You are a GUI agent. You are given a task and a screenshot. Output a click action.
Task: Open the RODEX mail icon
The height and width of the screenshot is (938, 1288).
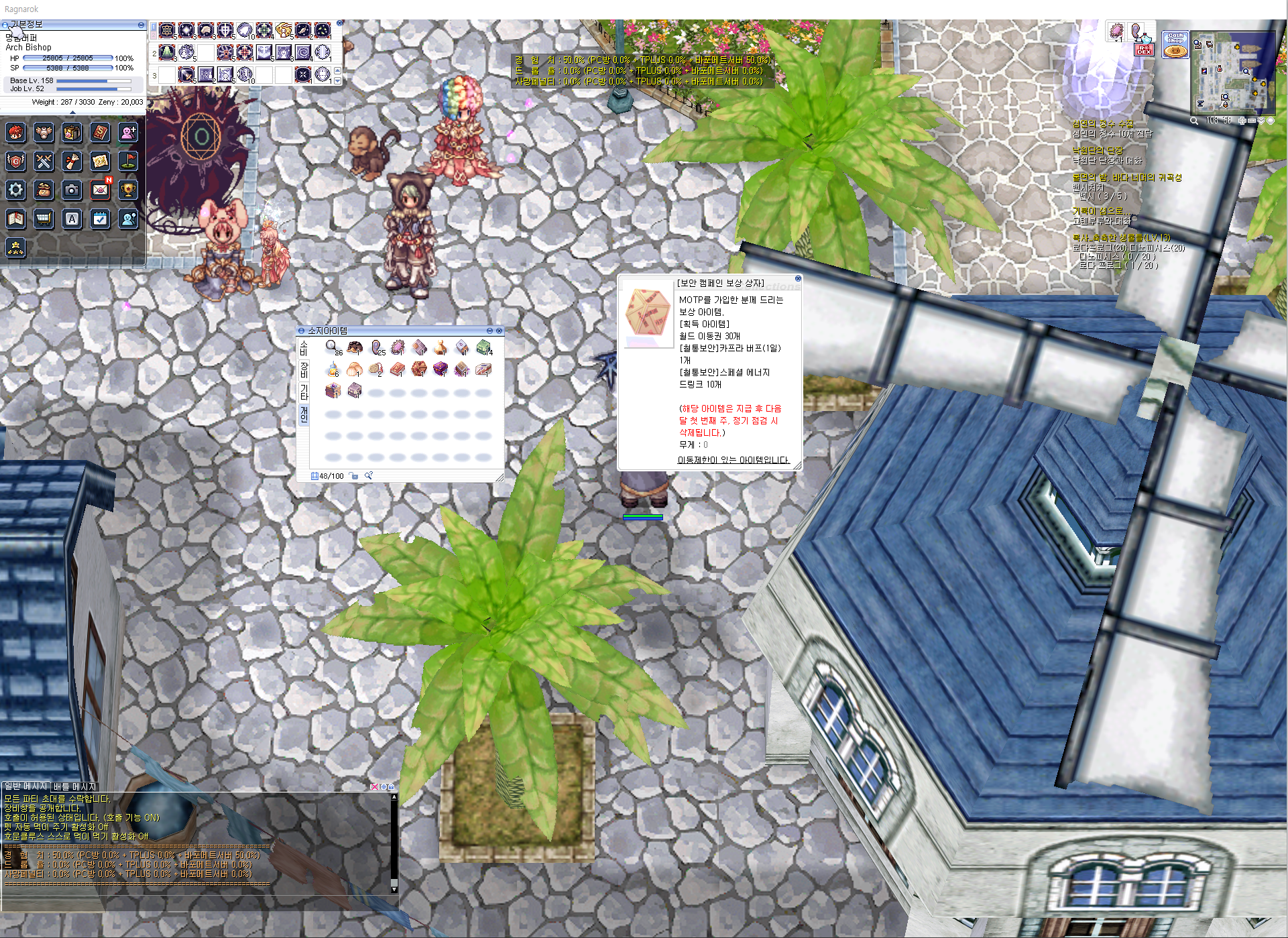pos(1144,49)
